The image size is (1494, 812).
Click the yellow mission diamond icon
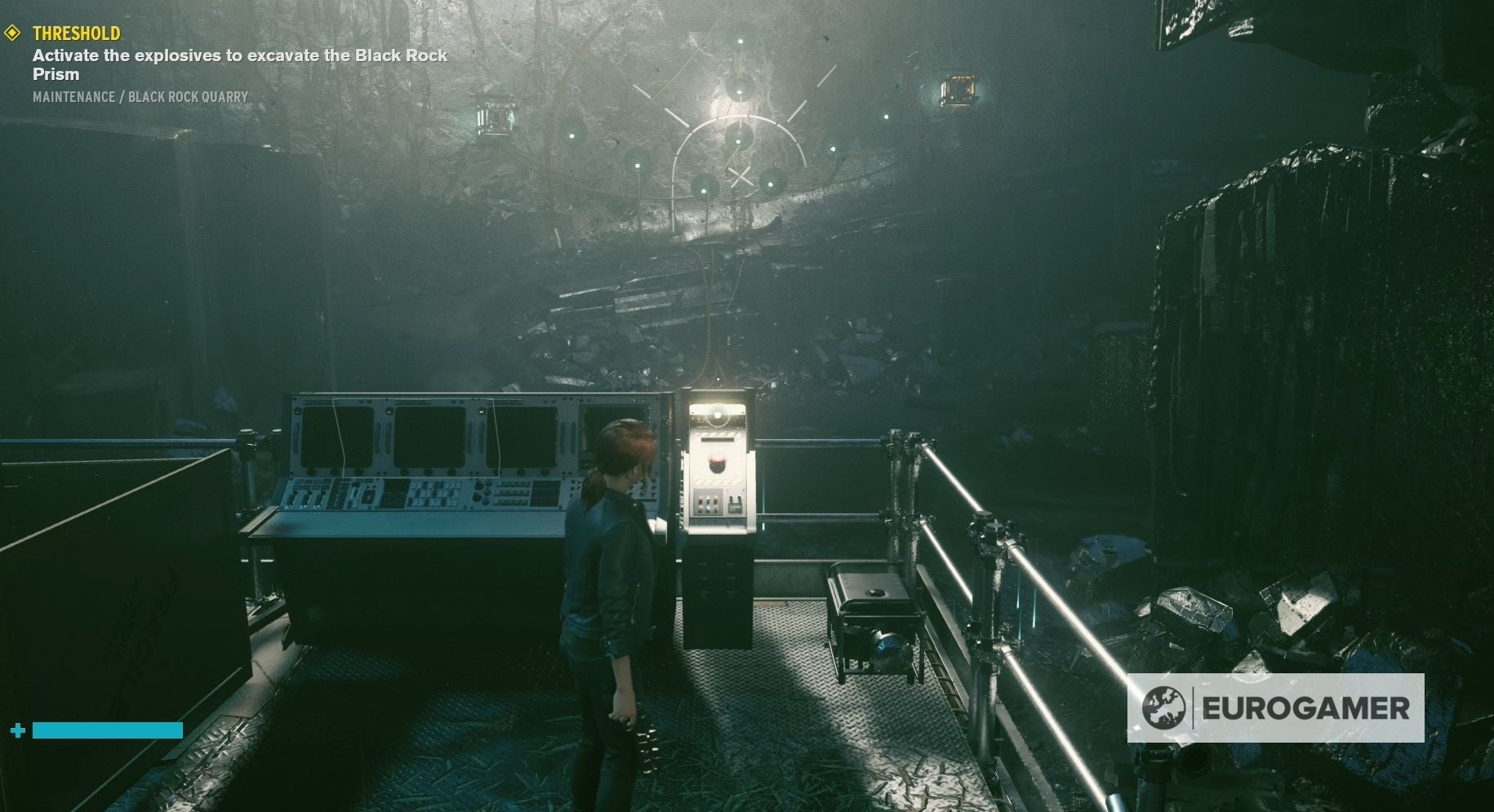pos(12,33)
